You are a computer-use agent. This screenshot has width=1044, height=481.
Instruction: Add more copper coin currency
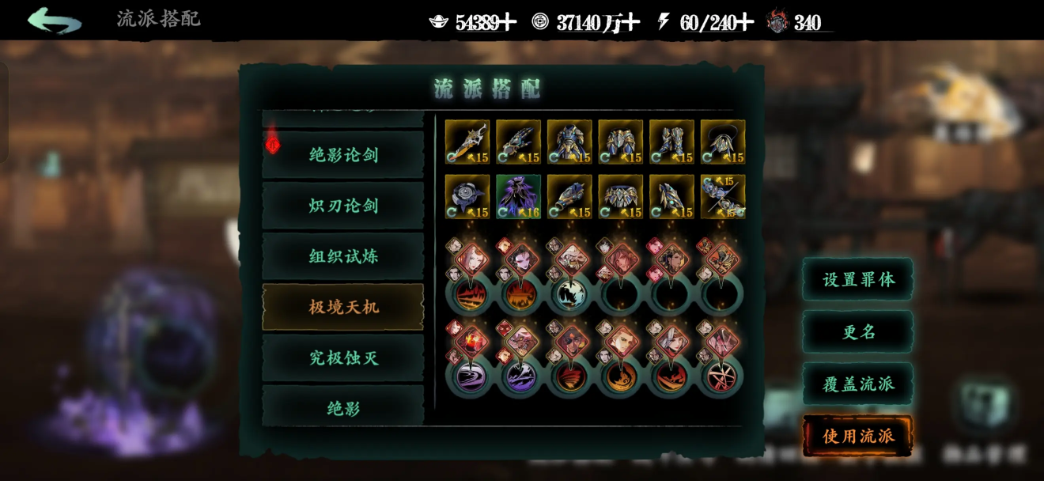point(630,22)
